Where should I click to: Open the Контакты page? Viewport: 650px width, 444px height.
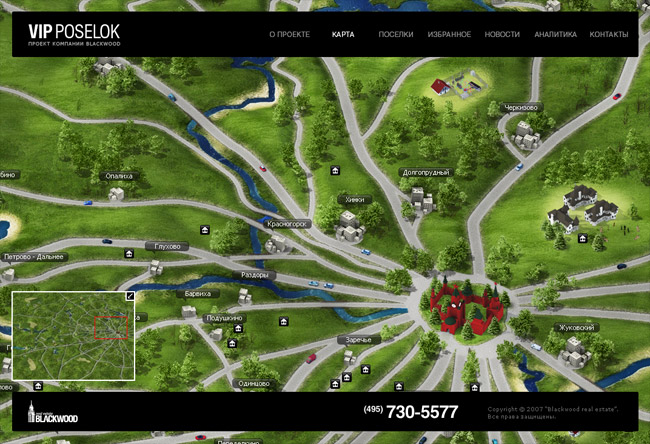[609, 35]
